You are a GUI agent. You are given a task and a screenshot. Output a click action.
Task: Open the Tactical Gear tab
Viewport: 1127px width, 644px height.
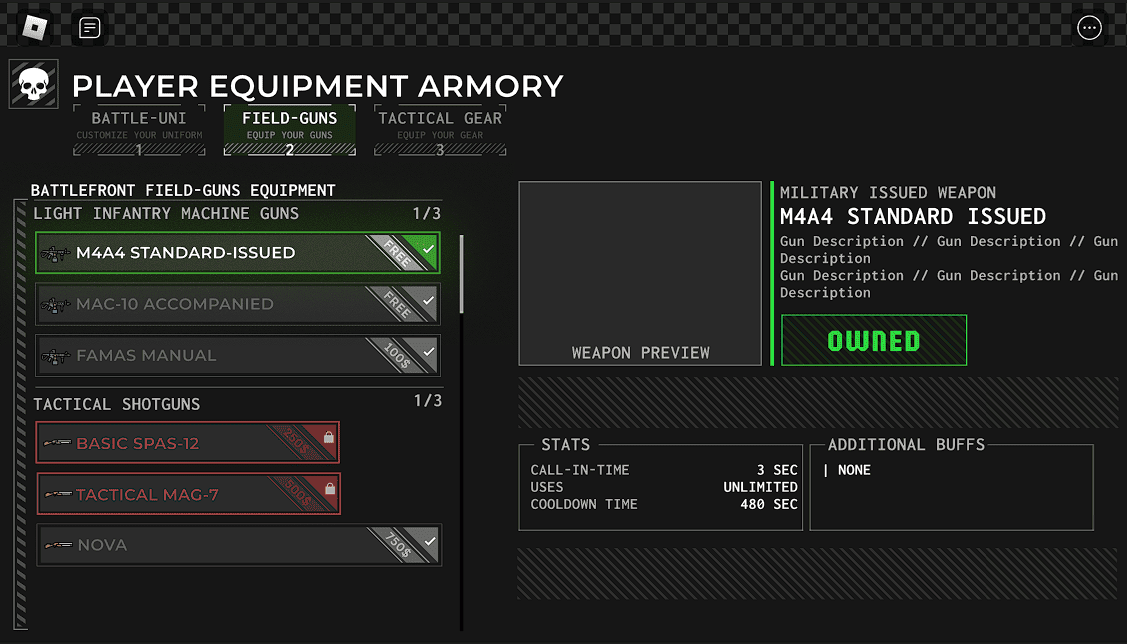coord(440,130)
